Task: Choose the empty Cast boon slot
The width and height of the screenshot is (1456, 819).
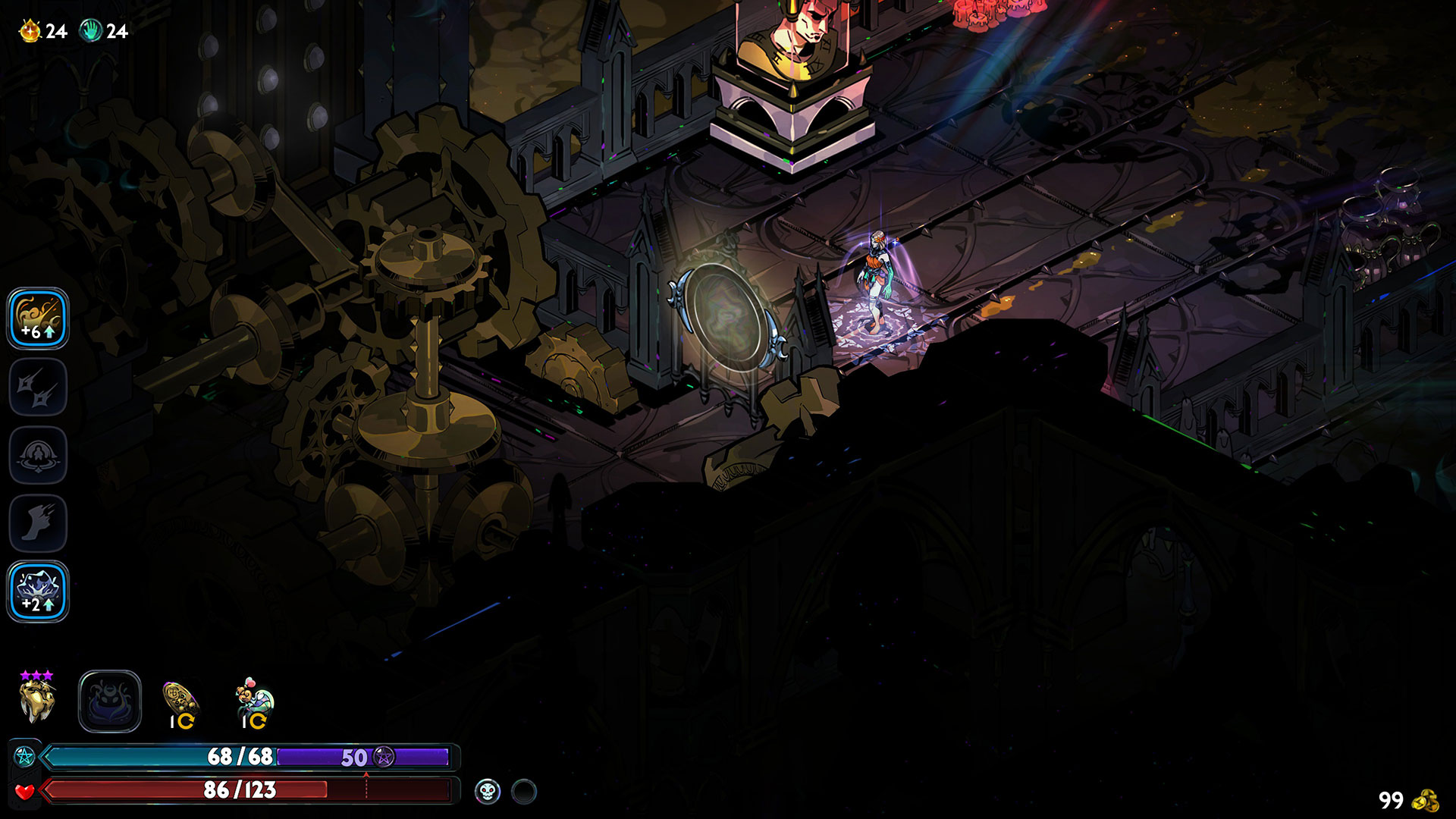Action: click(38, 455)
